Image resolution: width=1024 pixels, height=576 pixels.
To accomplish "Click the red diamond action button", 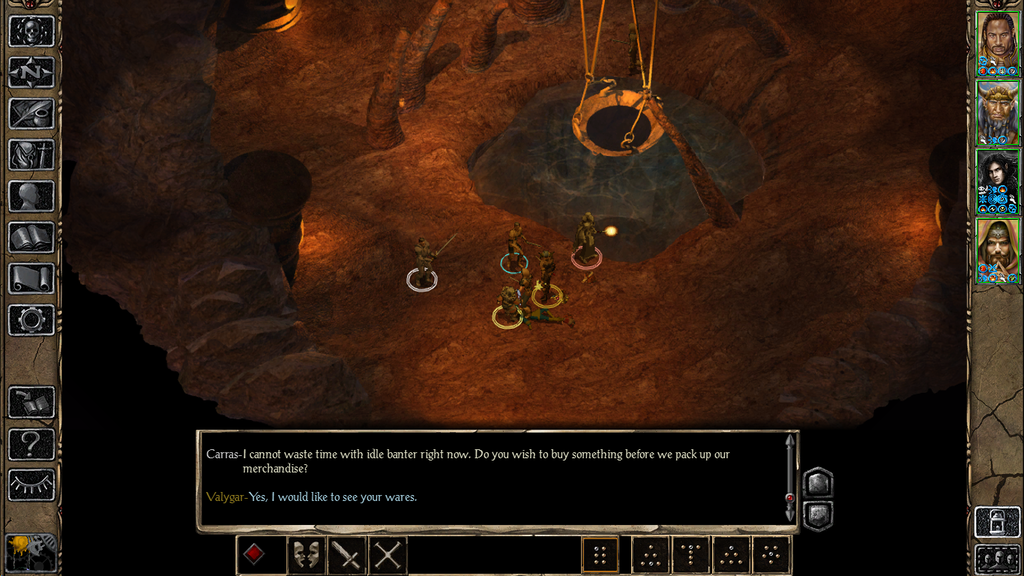I will [x=256, y=555].
